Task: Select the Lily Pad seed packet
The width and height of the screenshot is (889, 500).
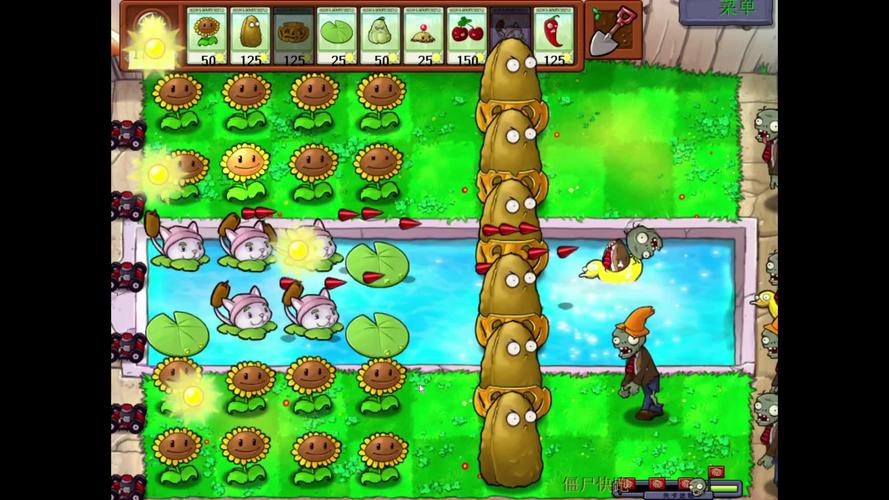Action: pyautogui.click(x=336, y=37)
